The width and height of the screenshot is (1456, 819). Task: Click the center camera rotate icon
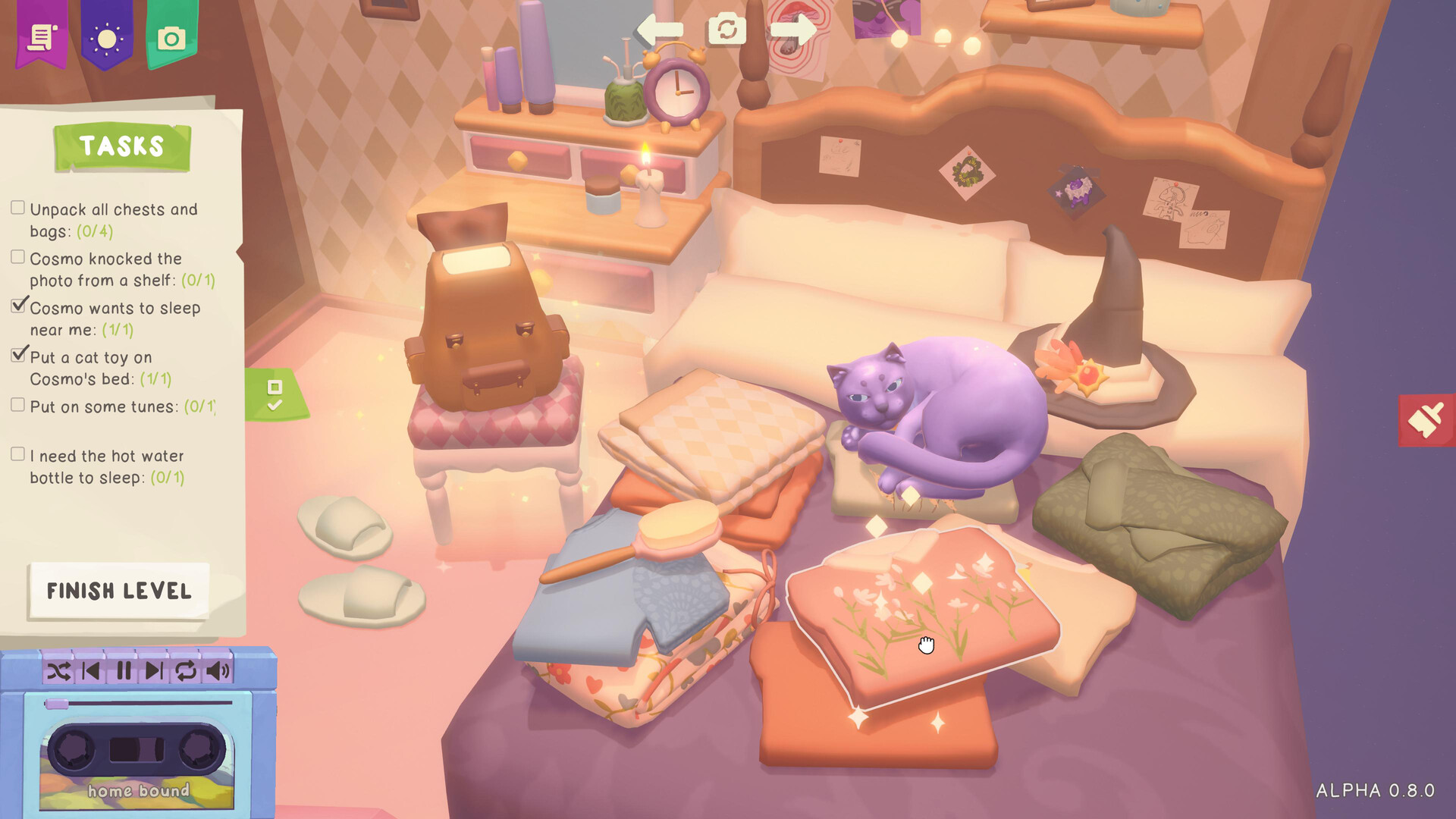click(726, 30)
